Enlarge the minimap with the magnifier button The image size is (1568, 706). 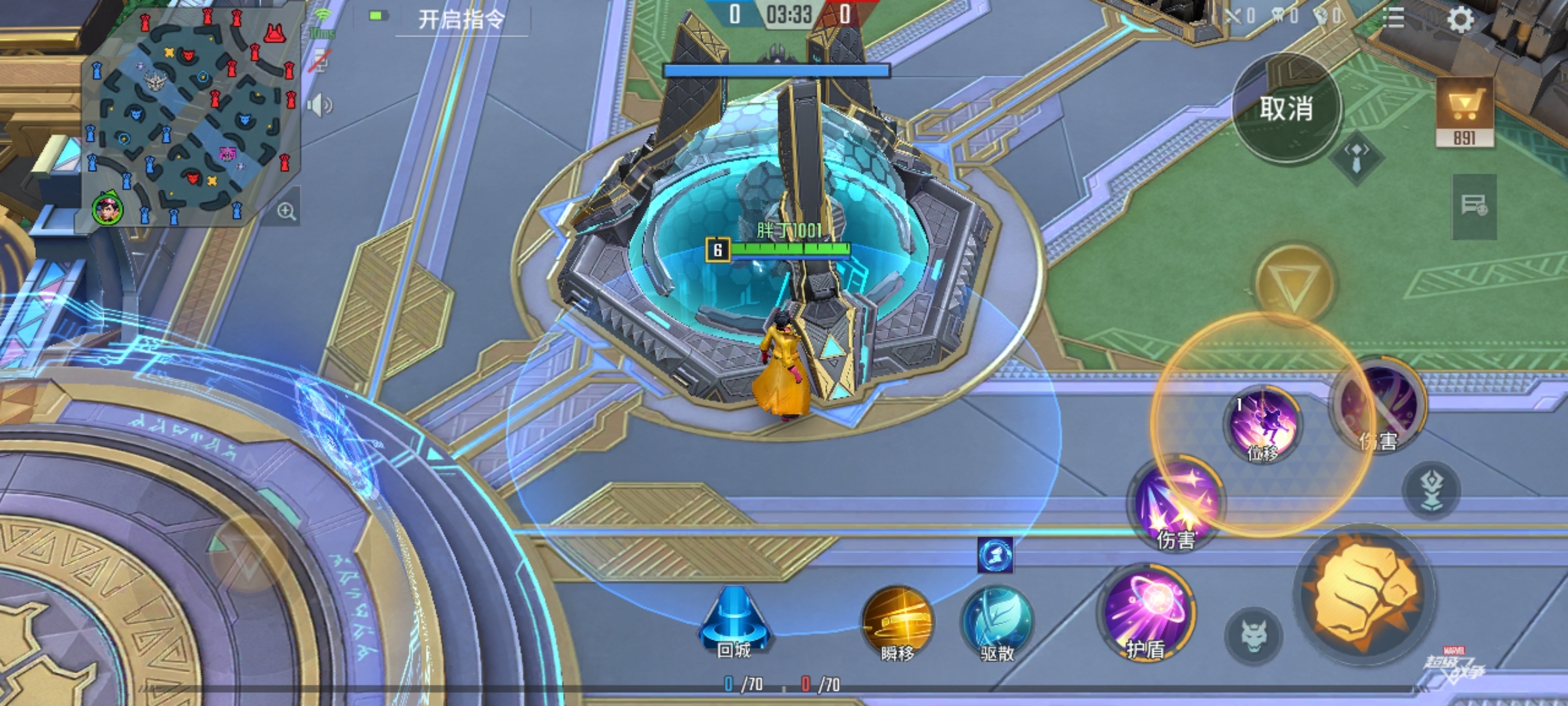click(x=286, y=211)
